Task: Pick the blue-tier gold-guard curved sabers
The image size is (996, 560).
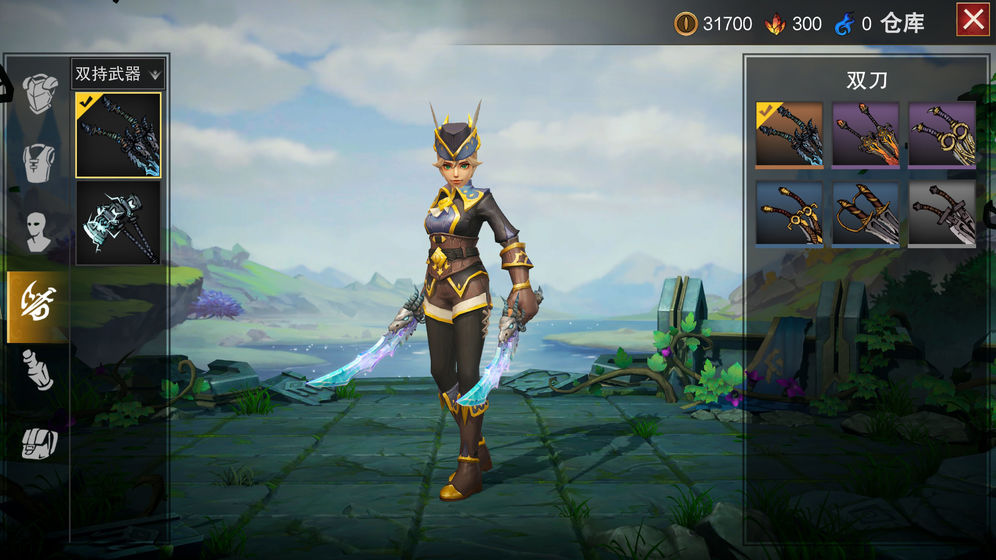Action: (x=789, y=213)
